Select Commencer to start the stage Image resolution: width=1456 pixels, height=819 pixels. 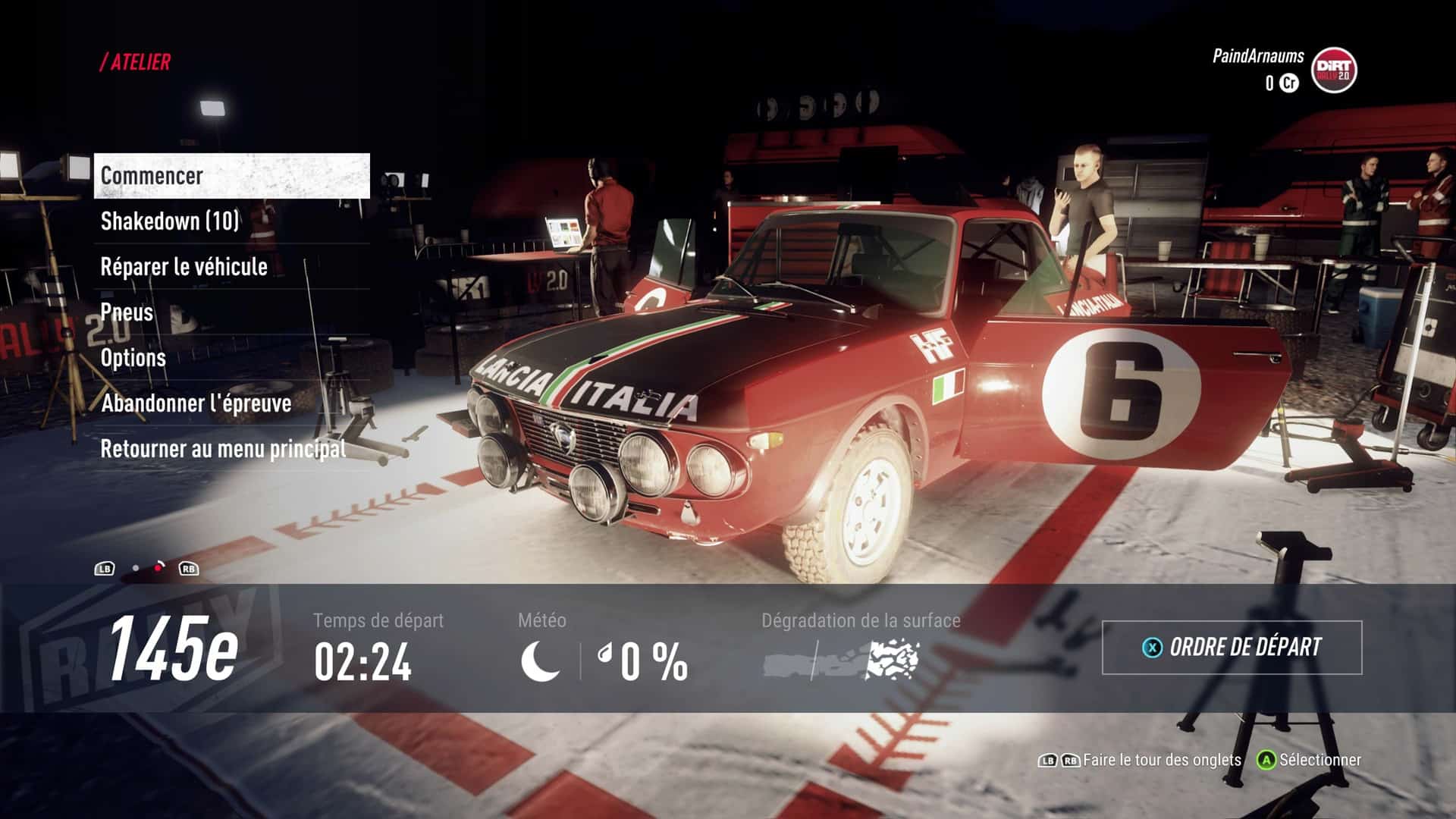pyautogui.click(x=231, y=176)
